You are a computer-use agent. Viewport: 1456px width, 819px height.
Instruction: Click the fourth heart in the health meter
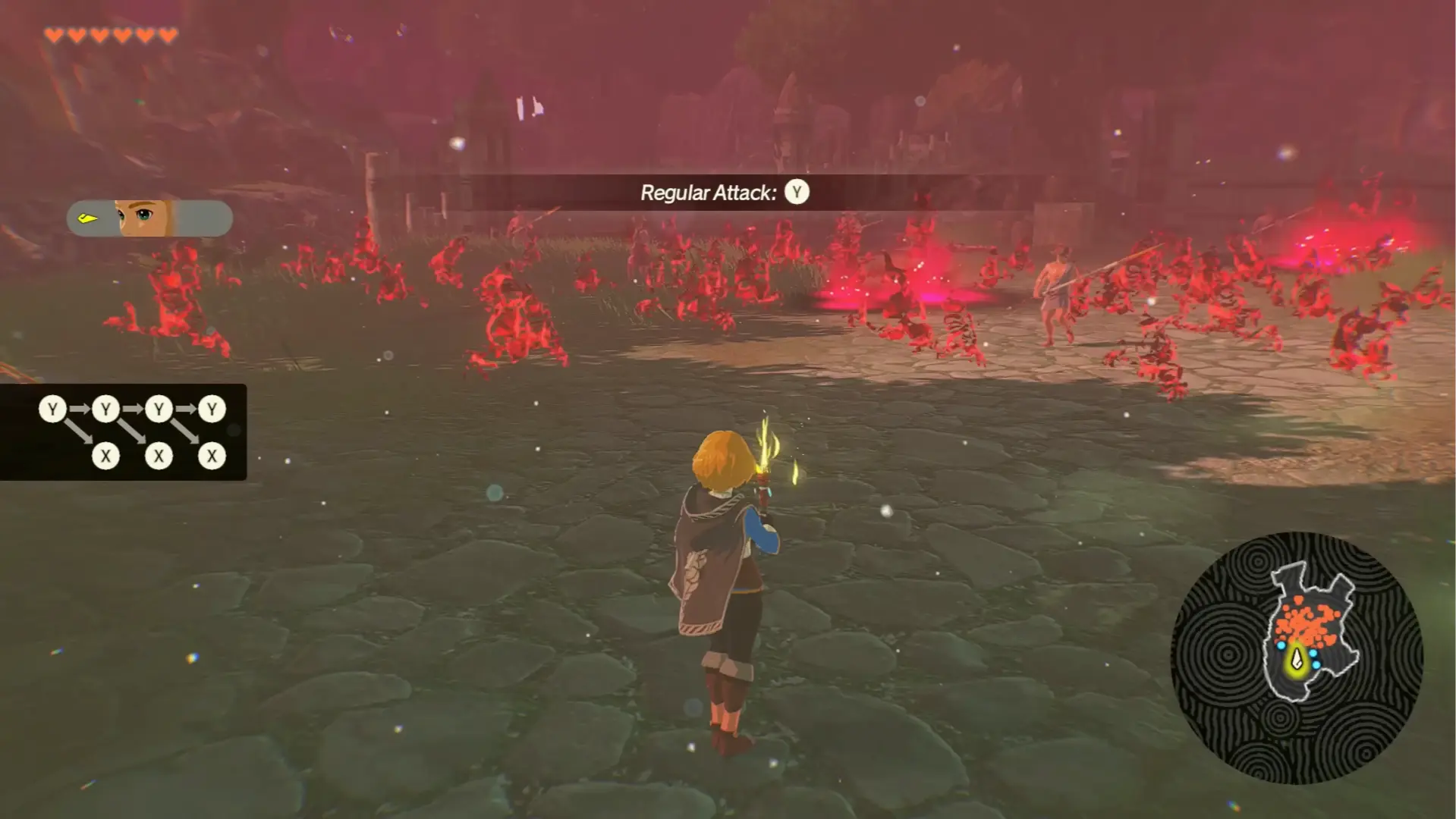[121, 34]
